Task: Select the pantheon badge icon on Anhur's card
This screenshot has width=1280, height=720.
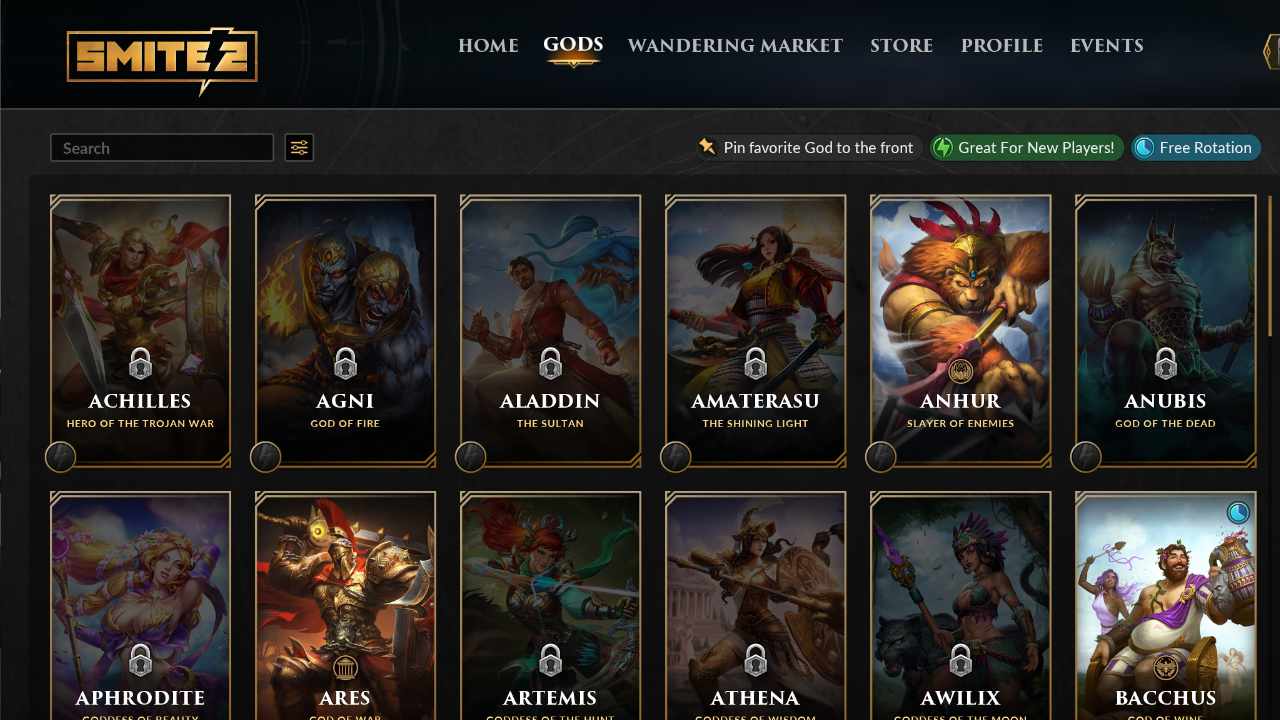Action: coord(960,369)
